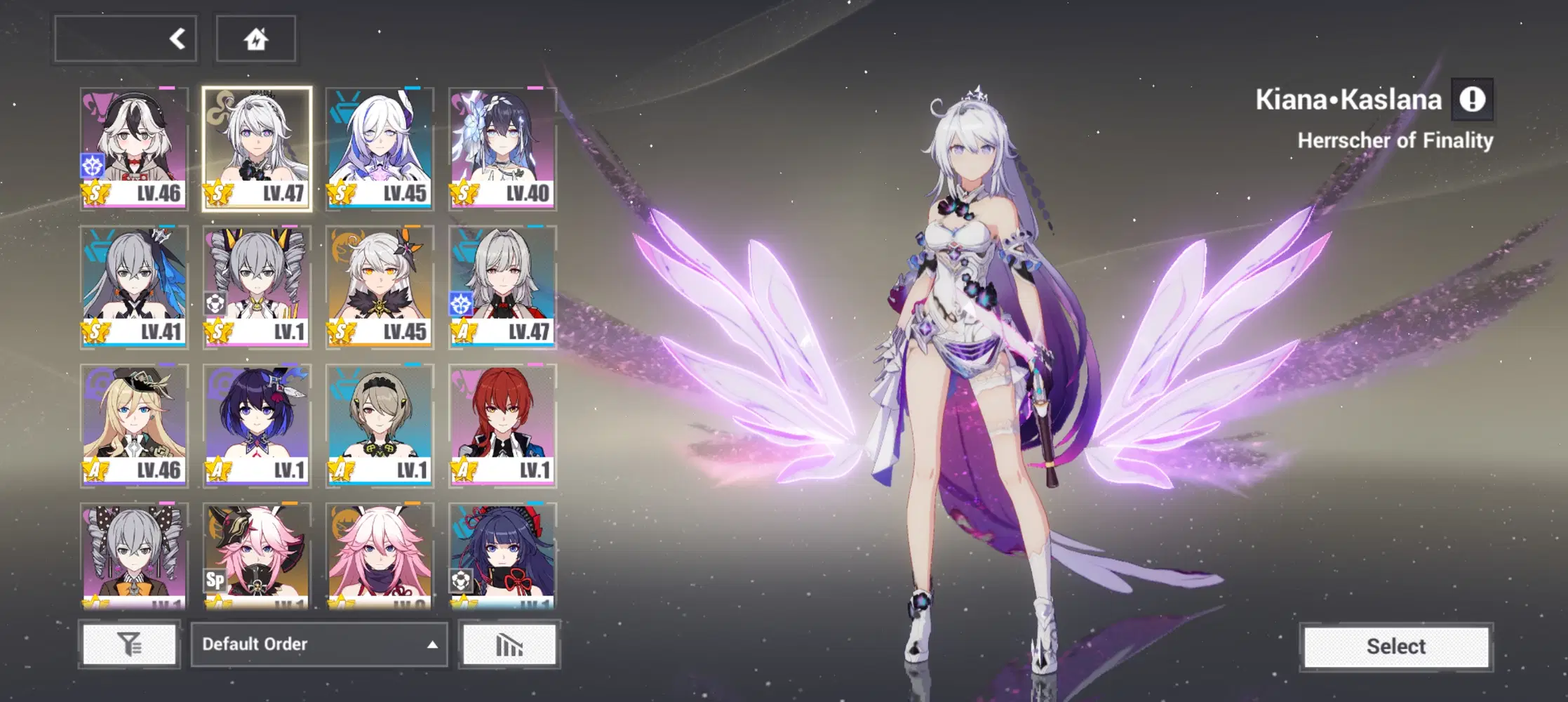Open the filter icon near bottom left
1568x702 pixels.
click(x=130, y=644)
